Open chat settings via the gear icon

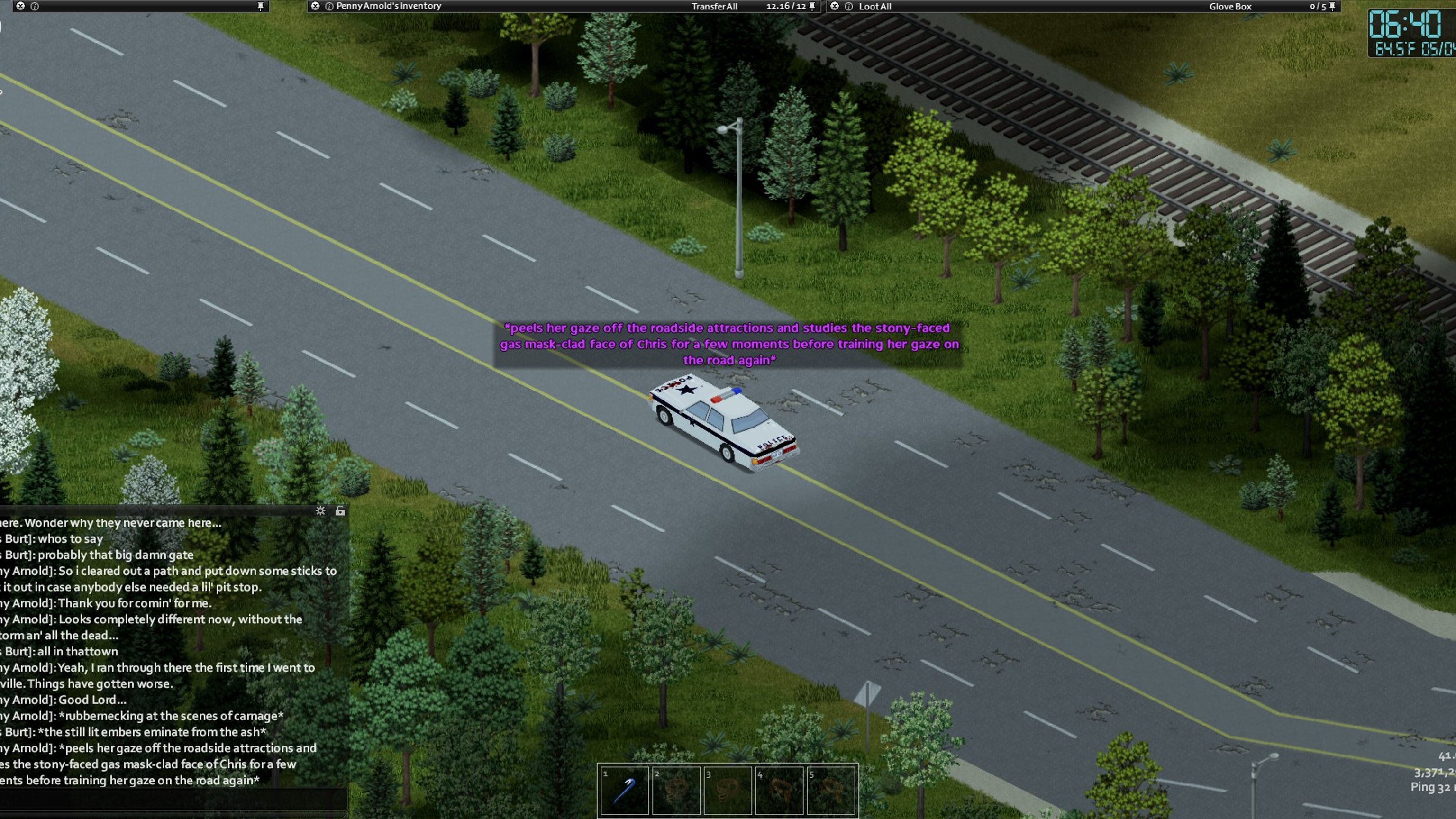click(320, 511)
